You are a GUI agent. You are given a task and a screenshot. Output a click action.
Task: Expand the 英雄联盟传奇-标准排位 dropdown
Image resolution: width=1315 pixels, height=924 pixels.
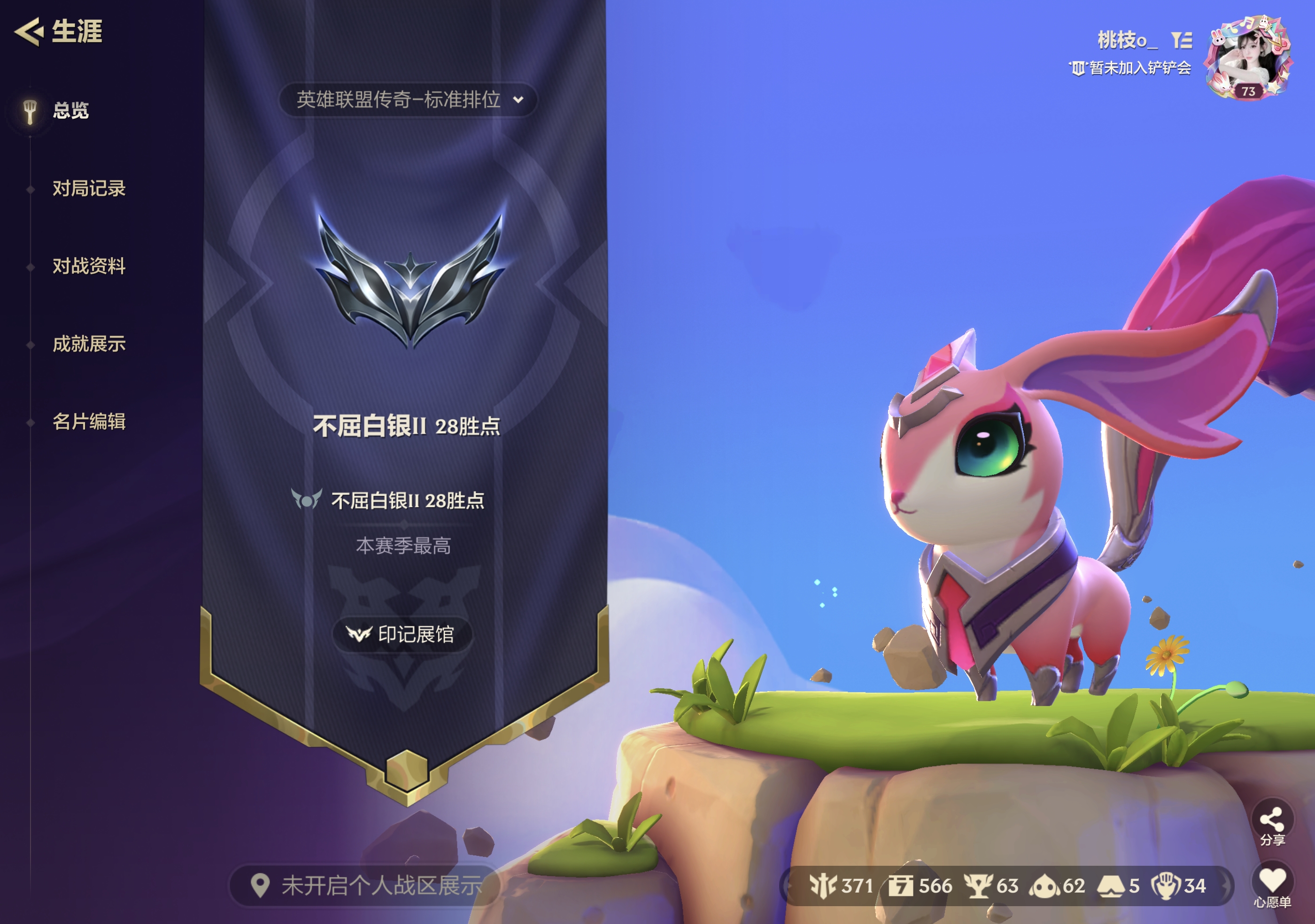click(408, 100)
